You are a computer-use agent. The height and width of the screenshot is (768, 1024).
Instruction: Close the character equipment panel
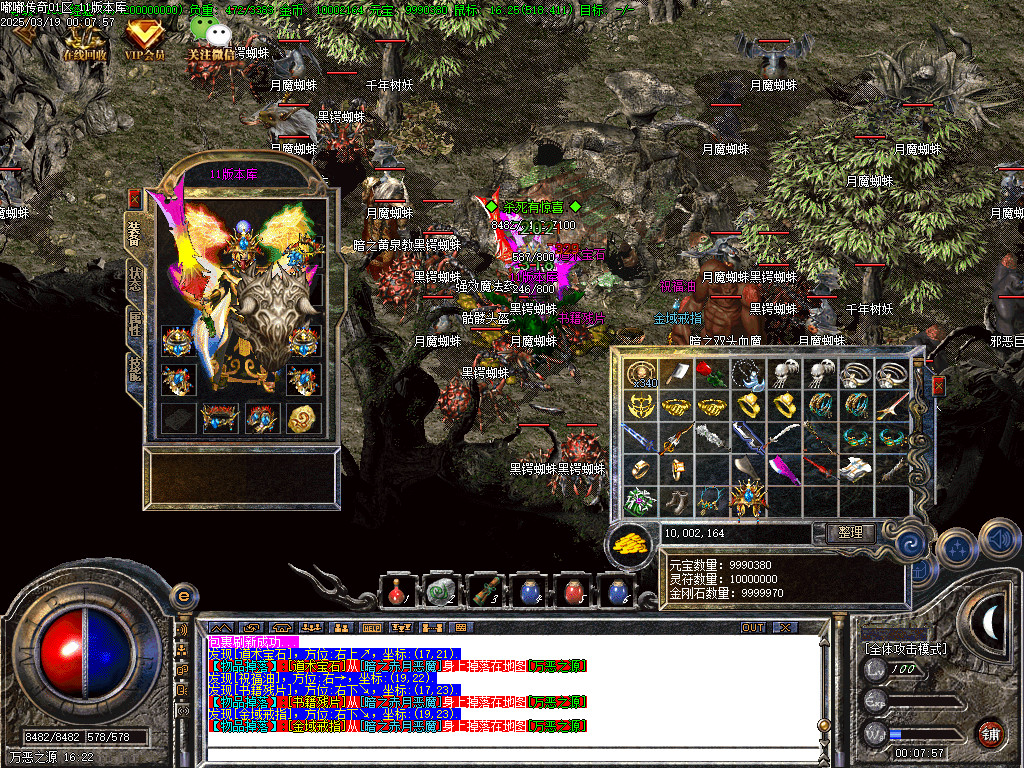point(134,199)
